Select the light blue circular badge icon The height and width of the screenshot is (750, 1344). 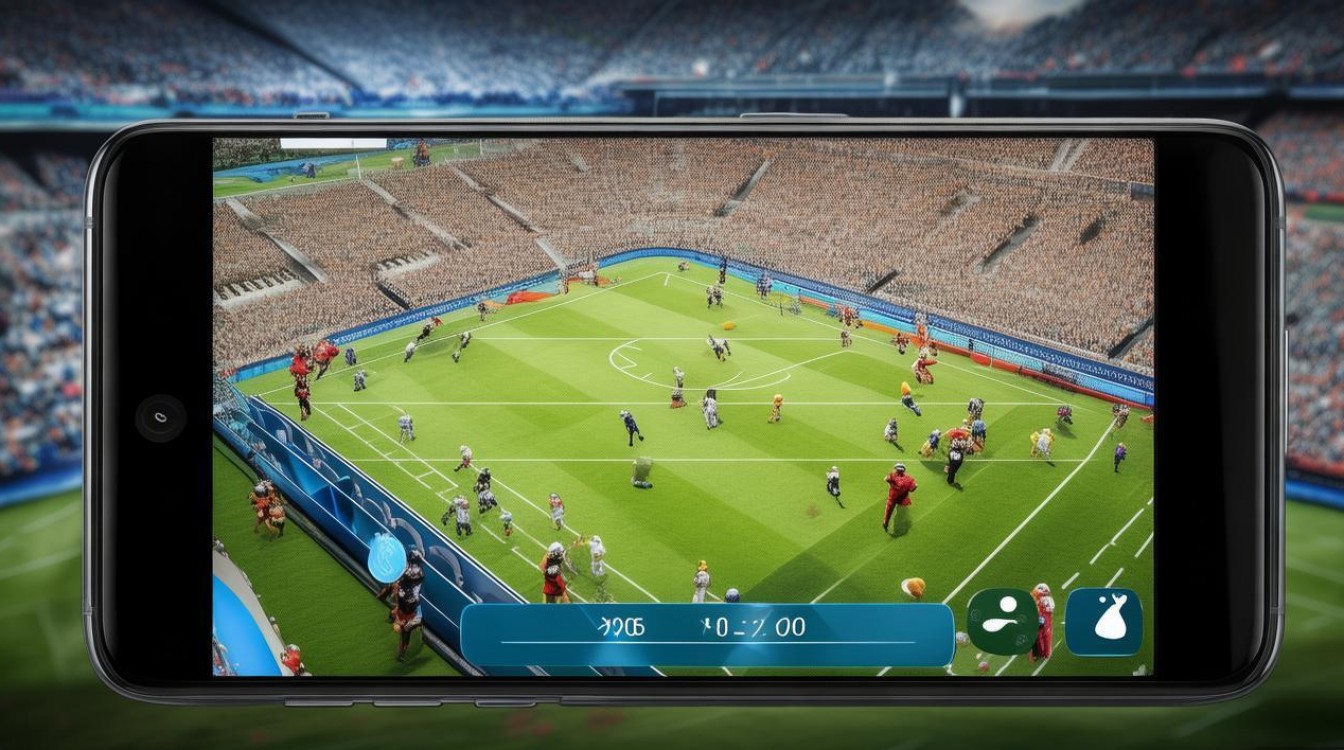click(x=387, y=558)
